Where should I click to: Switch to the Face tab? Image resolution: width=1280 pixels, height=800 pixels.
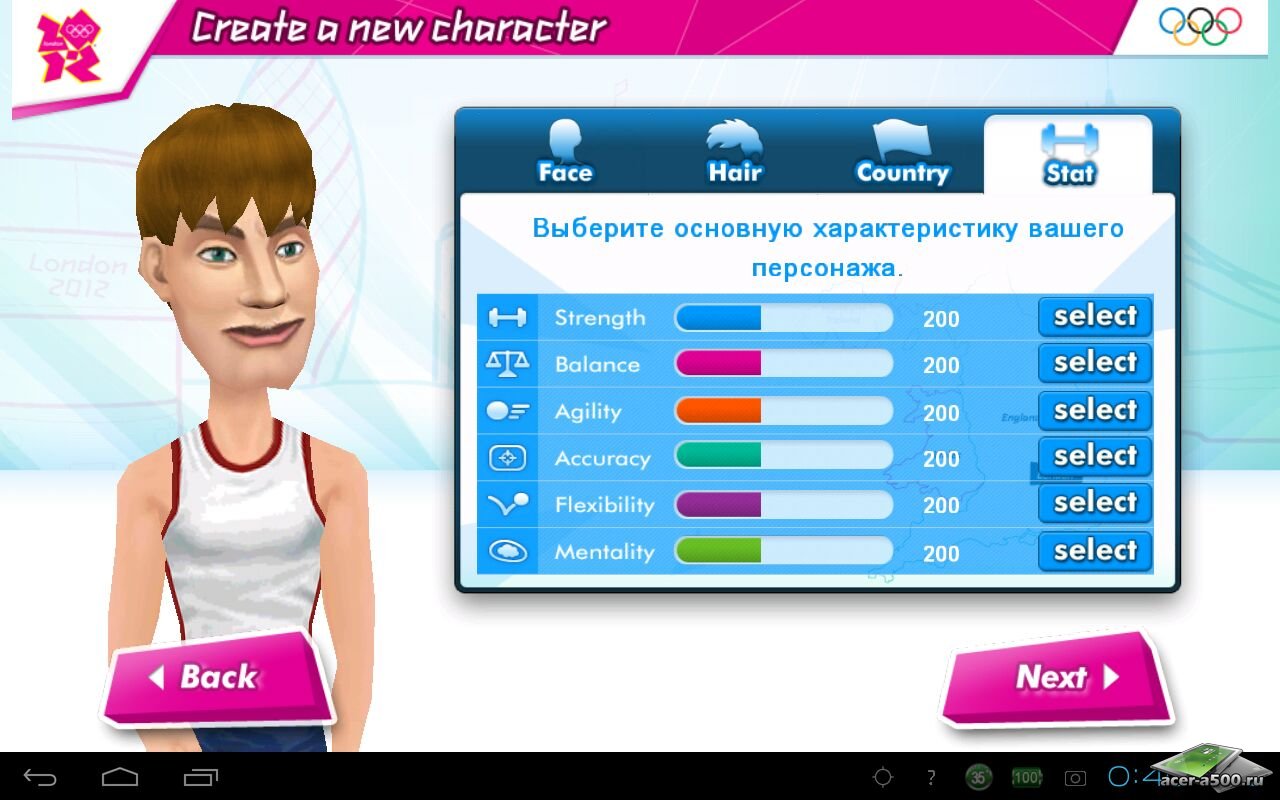coord(565,155)
